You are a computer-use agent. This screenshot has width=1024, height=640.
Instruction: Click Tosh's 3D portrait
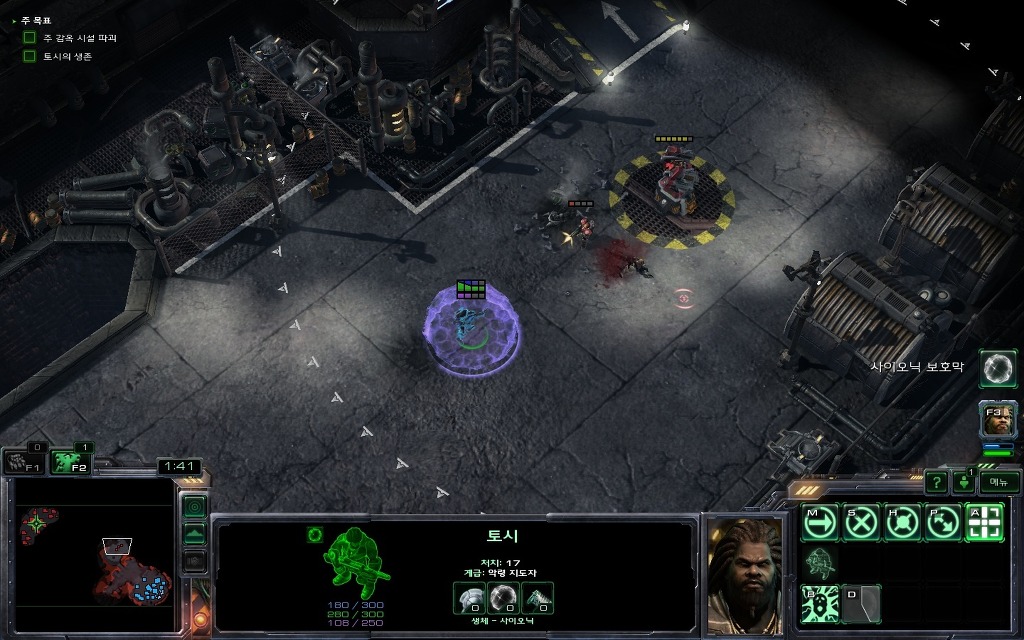click(x=745, y=573)
